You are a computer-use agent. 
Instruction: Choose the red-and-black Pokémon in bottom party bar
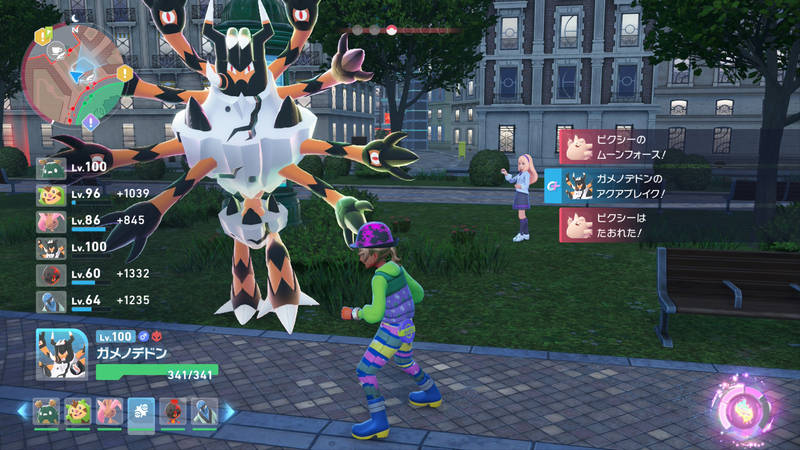172,412
